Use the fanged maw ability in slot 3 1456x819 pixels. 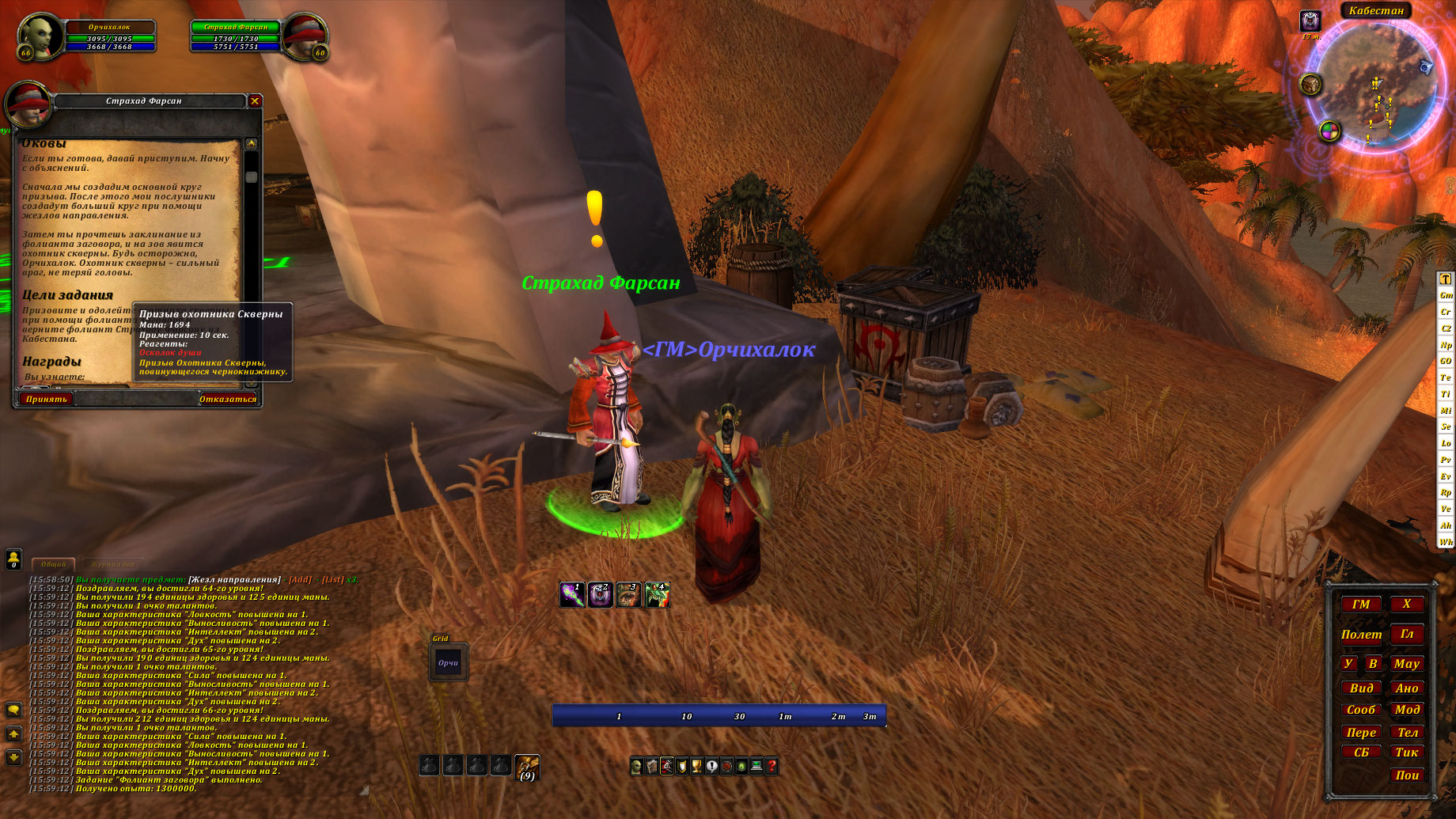point(628,595)
